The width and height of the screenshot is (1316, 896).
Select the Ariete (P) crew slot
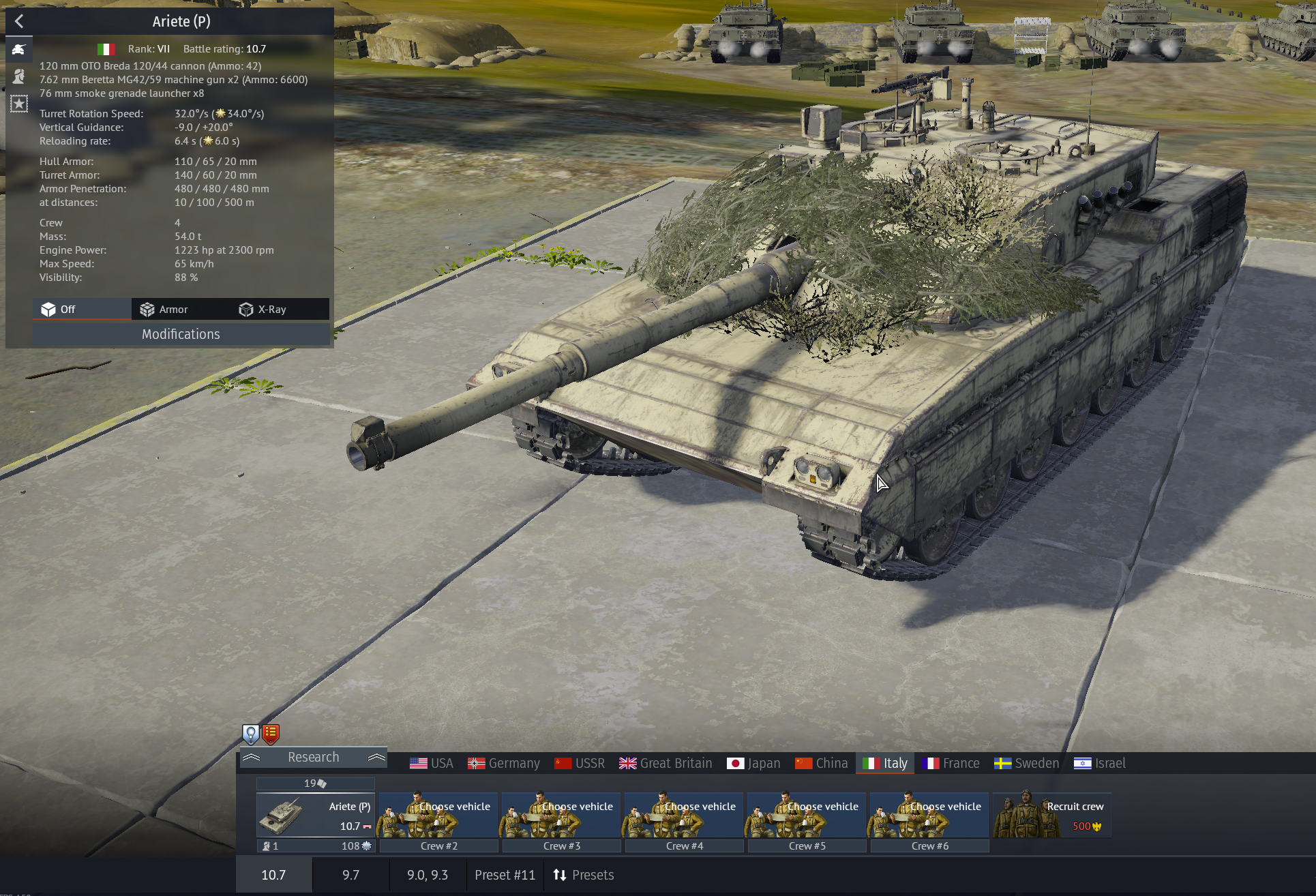click(315, 816)
